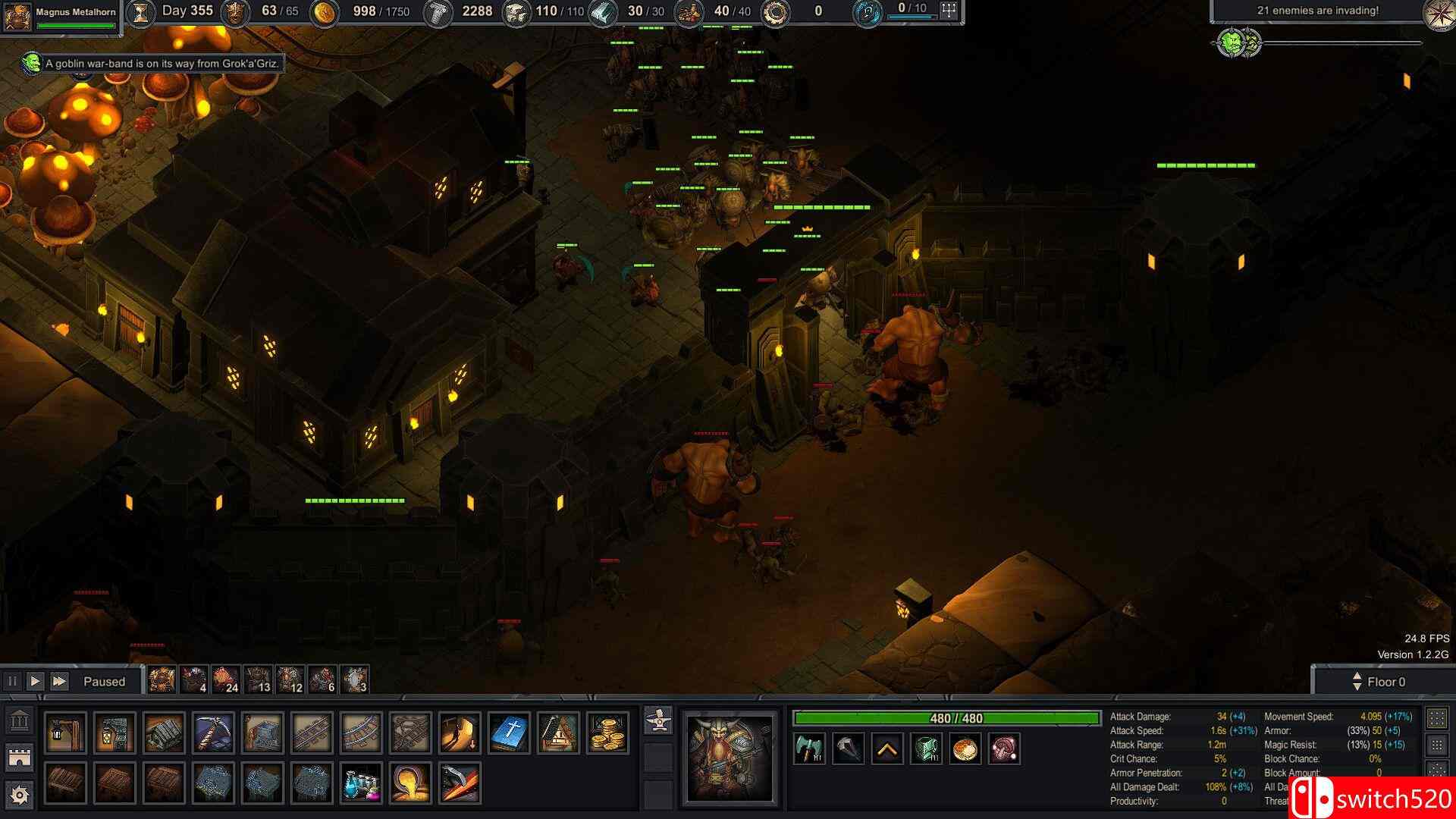
Task: Pick the potion flasks icon
Action: [361, 783]
